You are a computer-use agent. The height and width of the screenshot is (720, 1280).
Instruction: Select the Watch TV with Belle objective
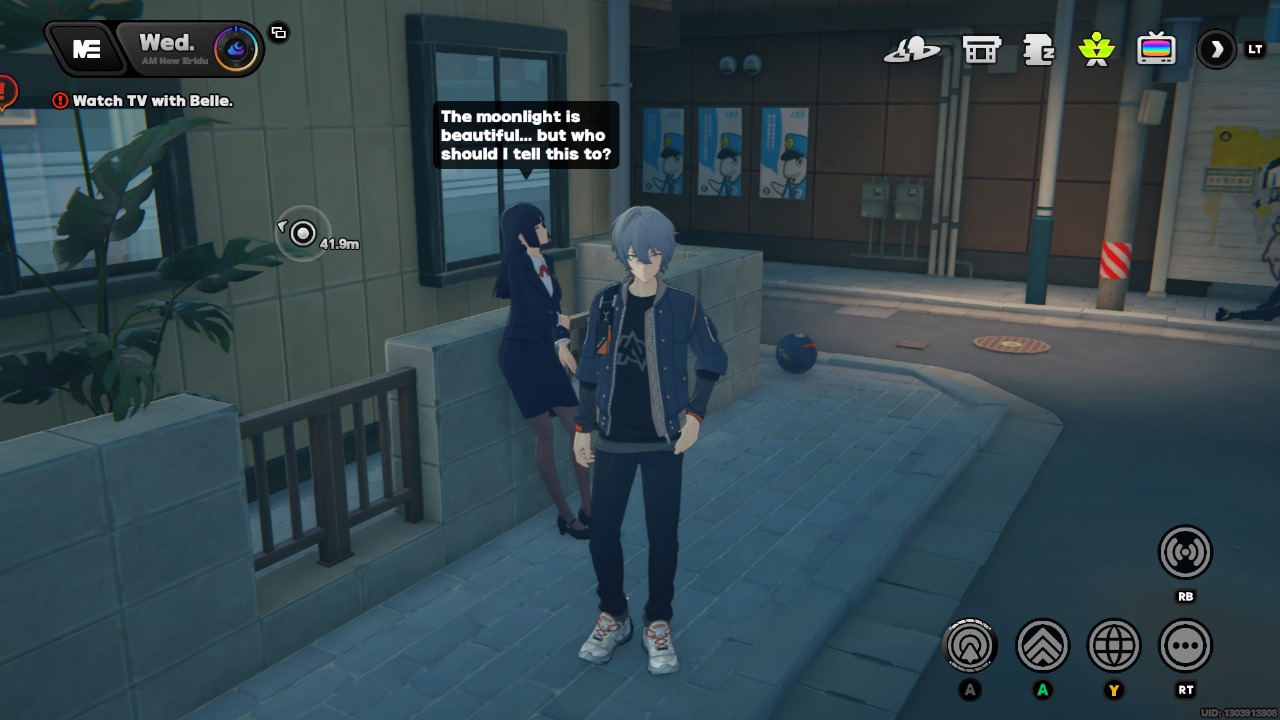143,101
